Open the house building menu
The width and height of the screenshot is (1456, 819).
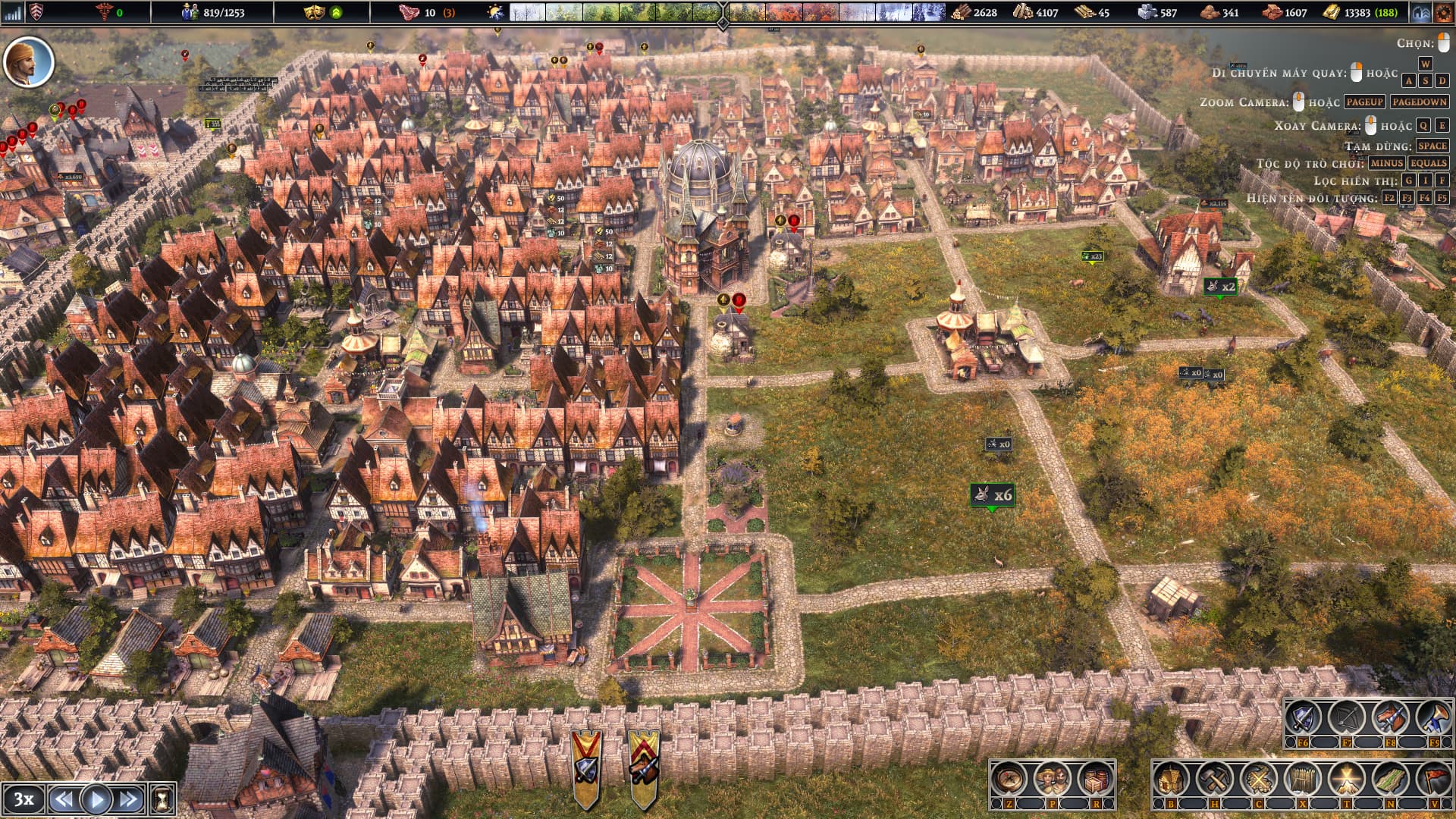coord(1170,779)
